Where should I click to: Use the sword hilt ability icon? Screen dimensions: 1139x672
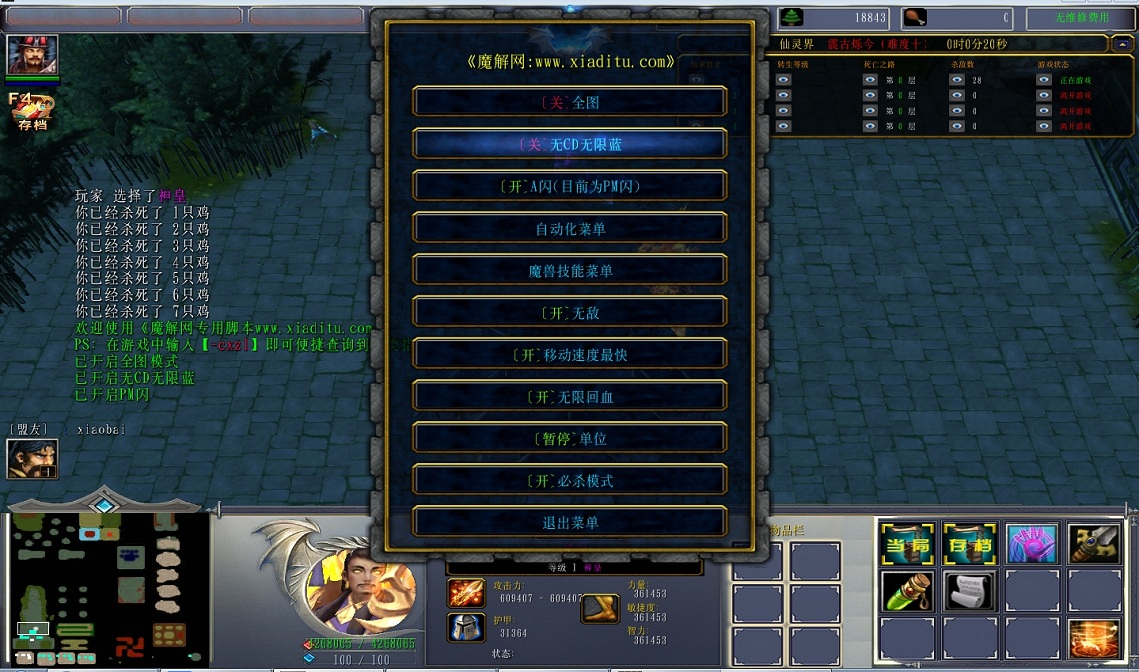1094,544
